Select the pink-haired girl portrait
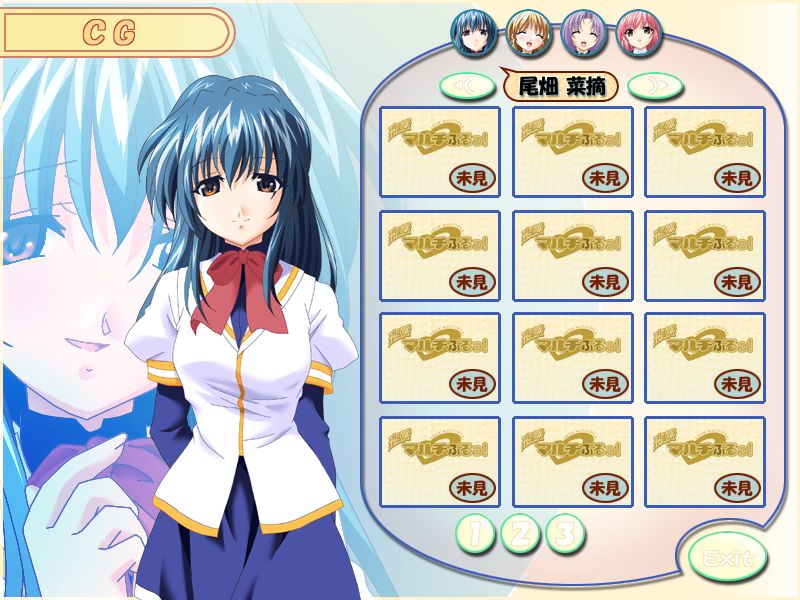 point(637,32)
